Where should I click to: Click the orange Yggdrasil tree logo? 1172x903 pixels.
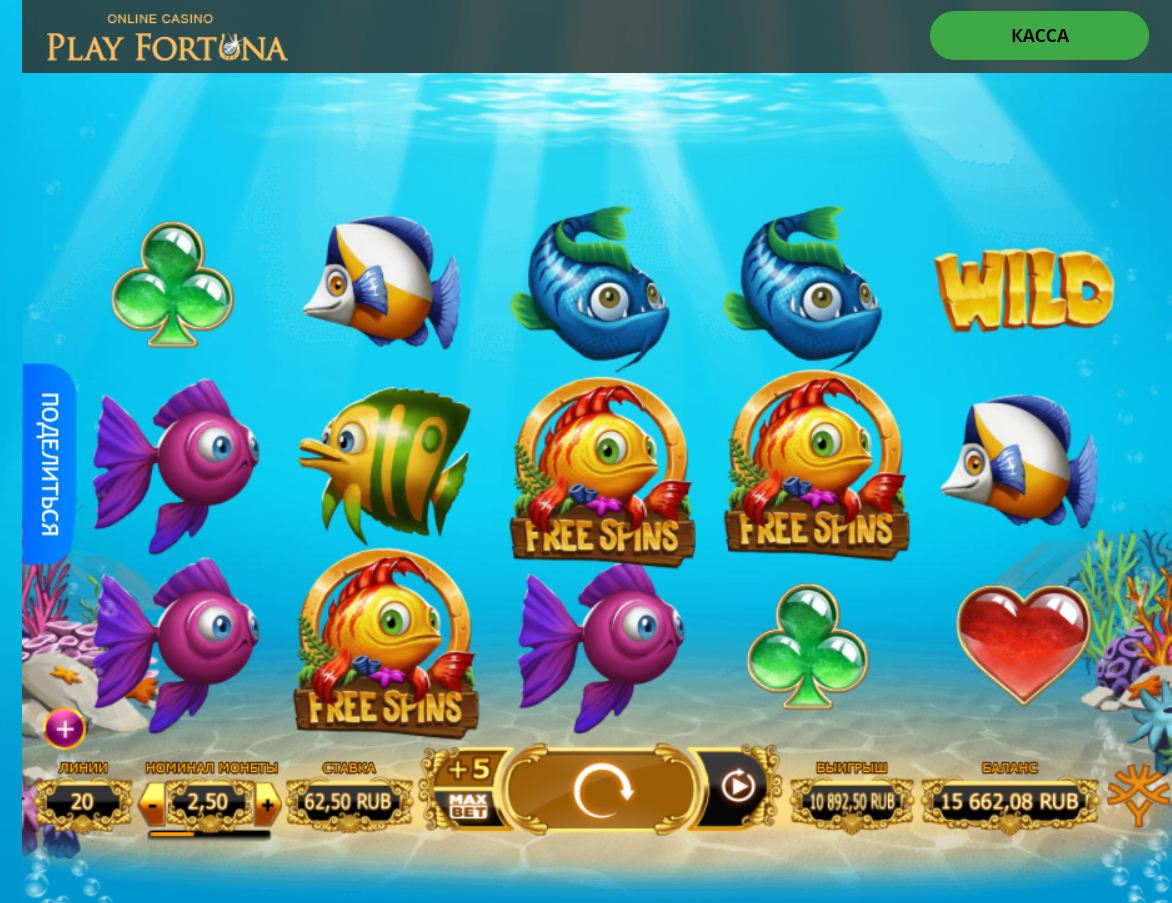pos(1139,794)
